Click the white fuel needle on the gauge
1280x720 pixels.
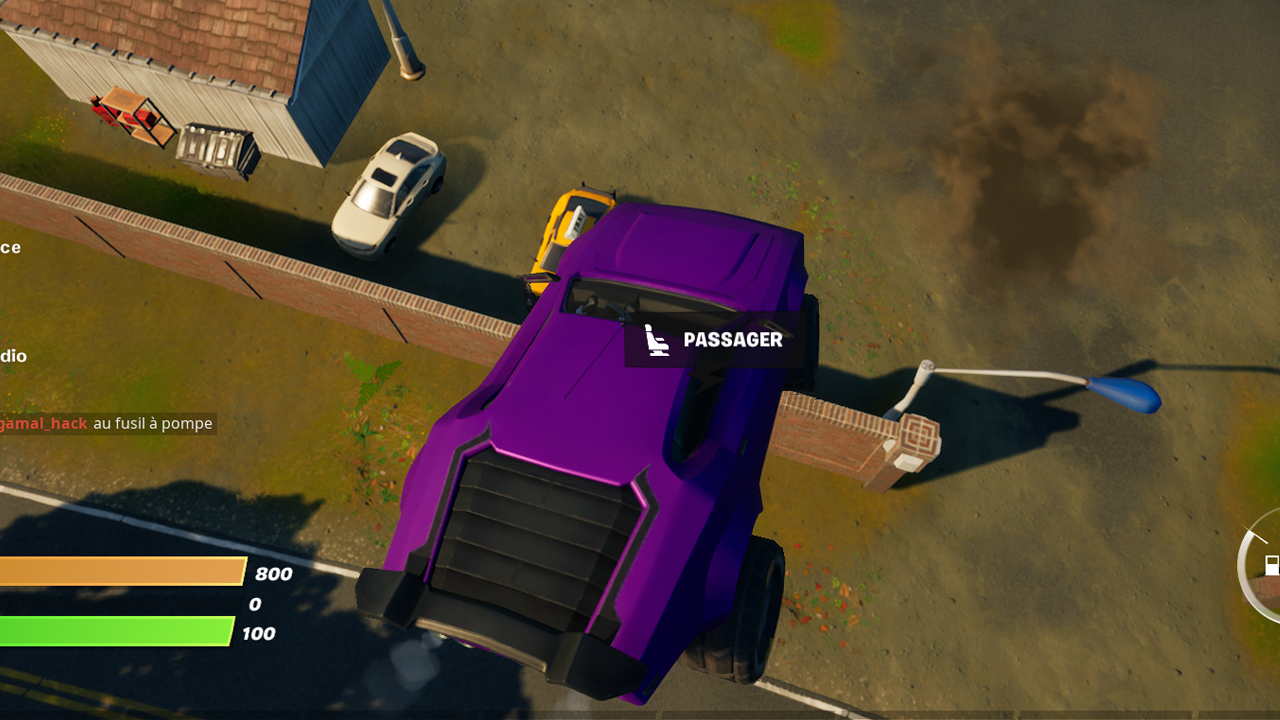[1254, 536]
